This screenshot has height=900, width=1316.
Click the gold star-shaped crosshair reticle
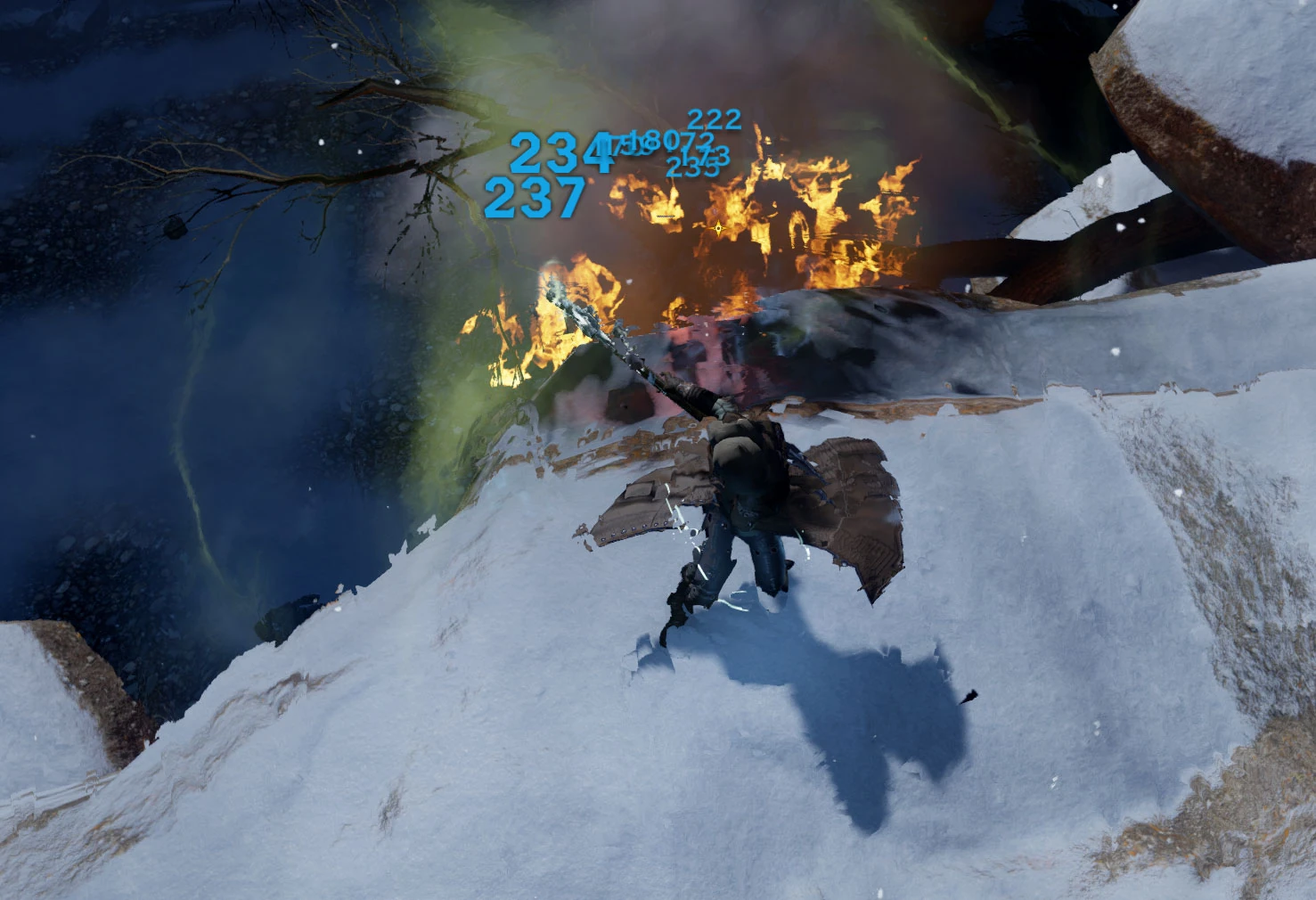coord(718,228)
